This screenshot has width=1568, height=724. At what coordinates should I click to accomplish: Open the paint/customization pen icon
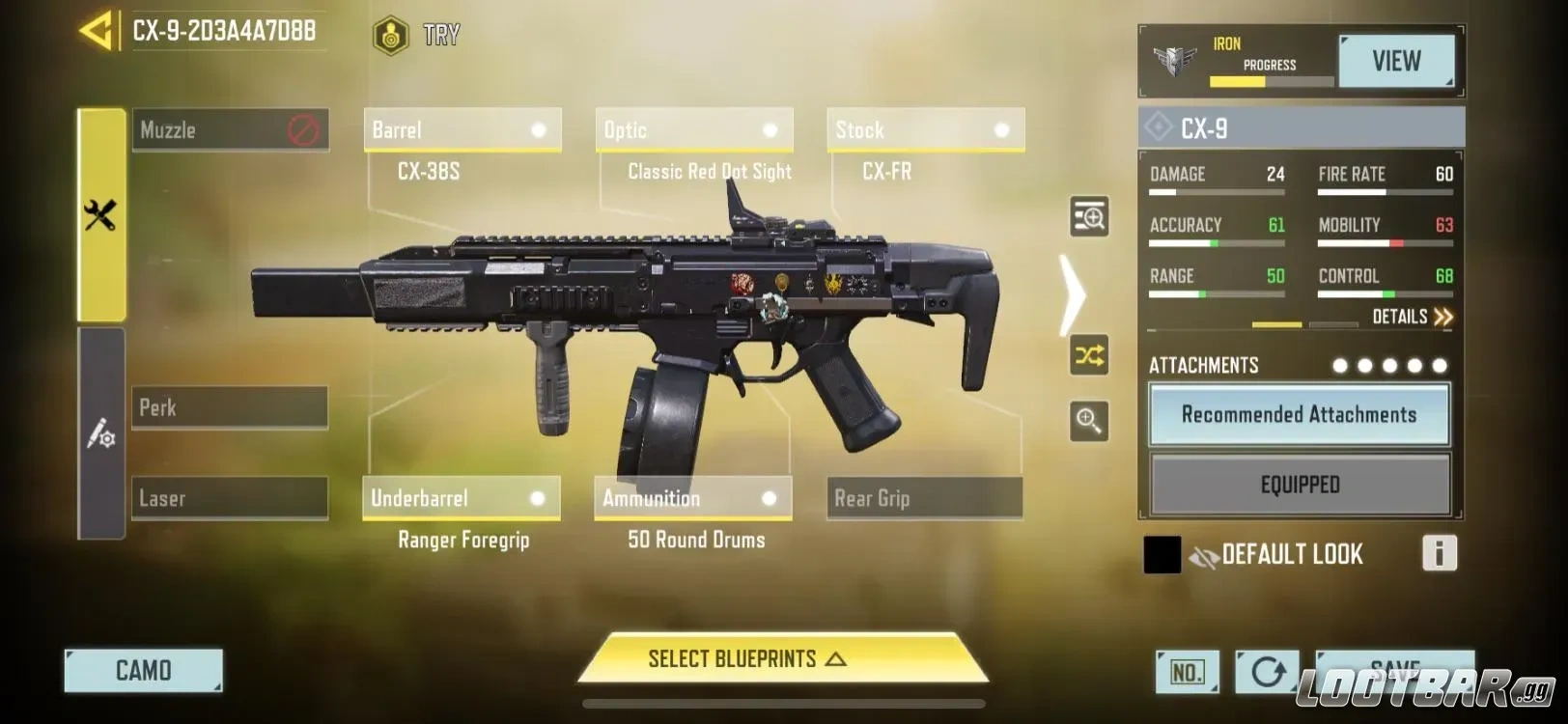point(100,434)
